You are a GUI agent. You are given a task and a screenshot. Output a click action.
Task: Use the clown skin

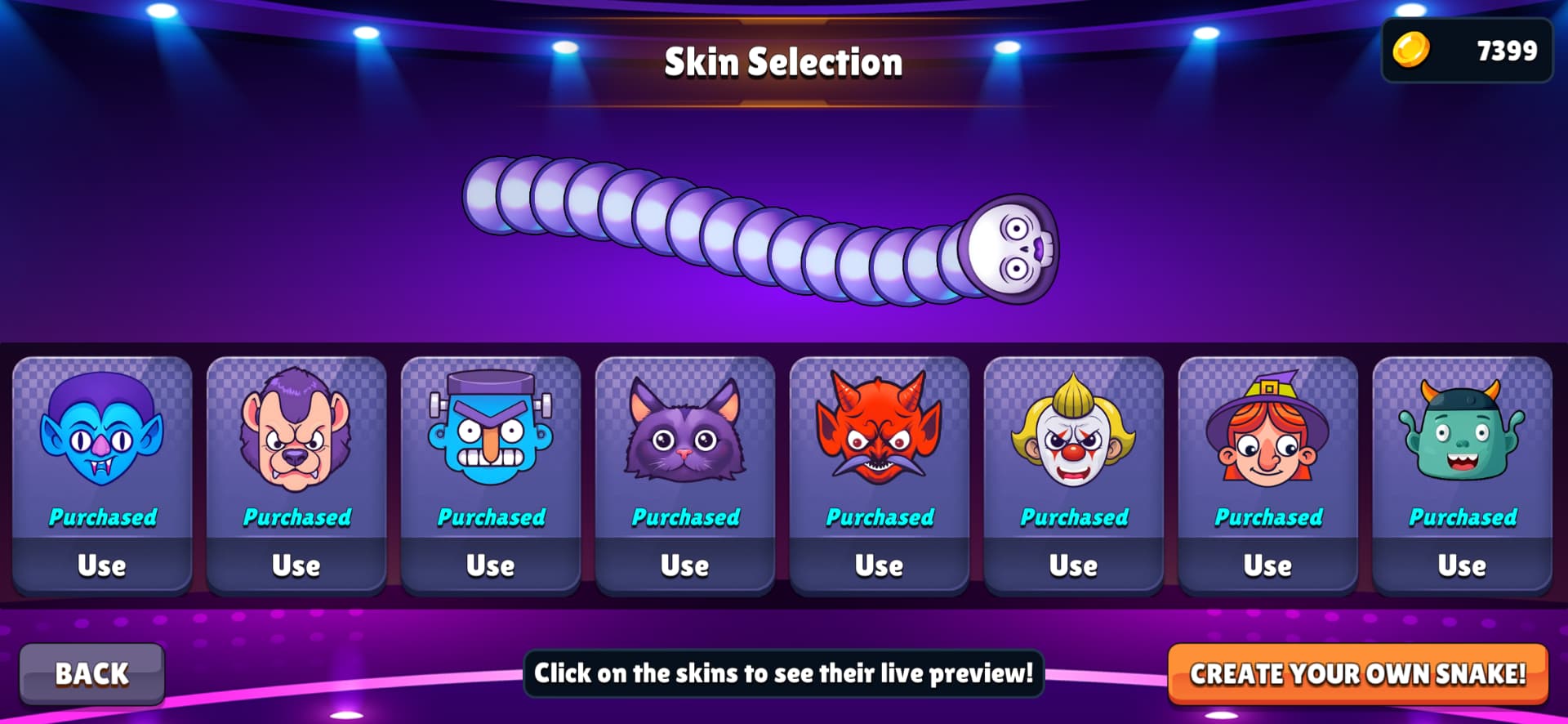click(x=1074, y=565)
